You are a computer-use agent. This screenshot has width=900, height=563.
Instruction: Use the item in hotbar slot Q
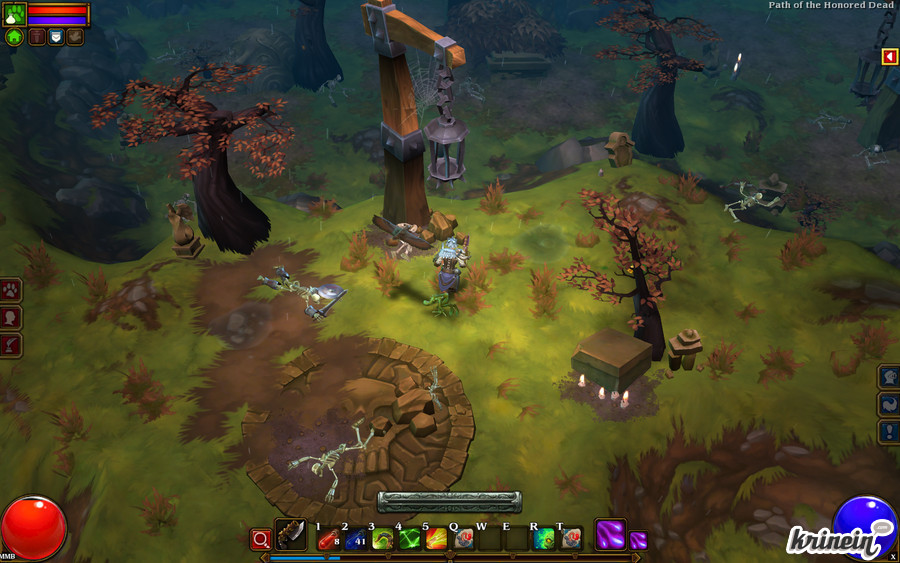(x=462, y=539)
